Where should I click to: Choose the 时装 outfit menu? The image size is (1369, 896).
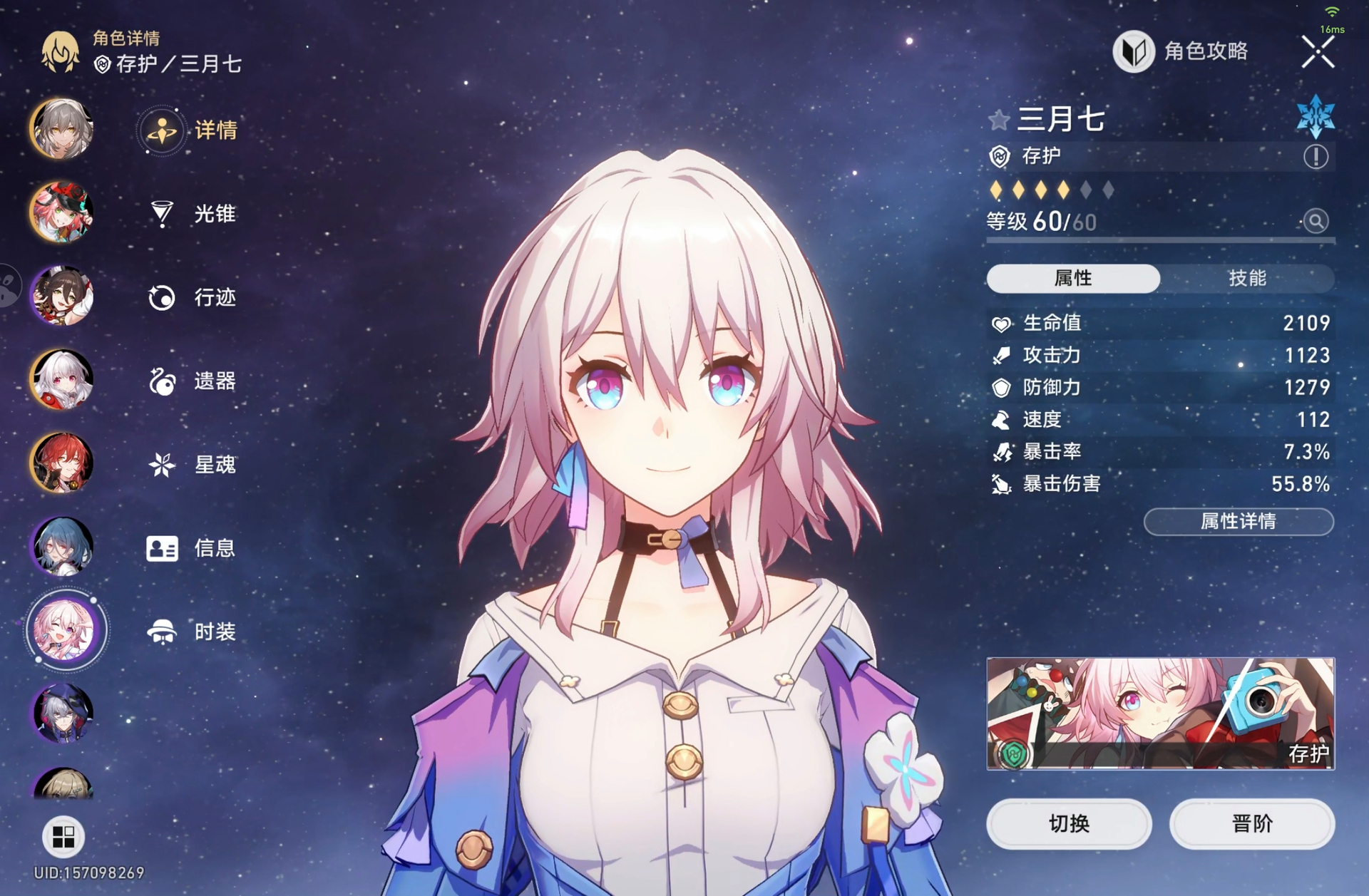tap(191, 632)
